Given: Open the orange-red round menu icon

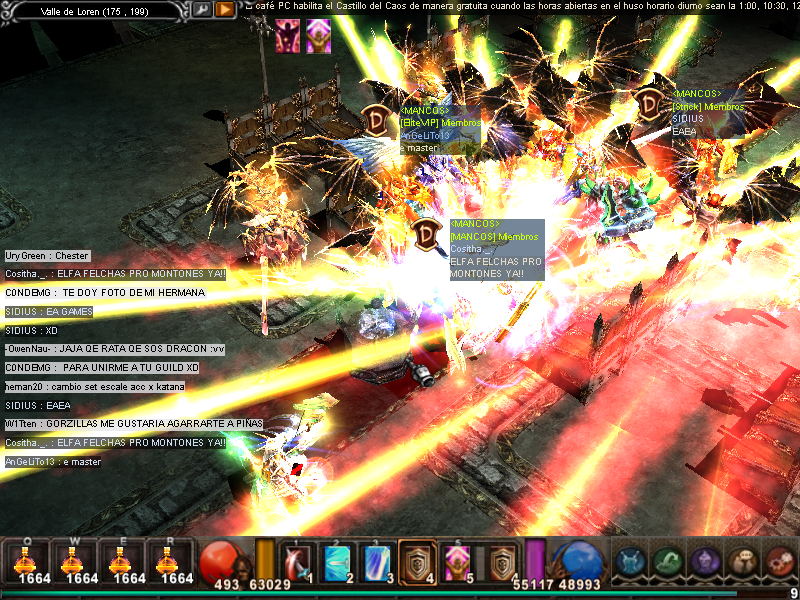Looking at the screenshot, I should 780,562.
